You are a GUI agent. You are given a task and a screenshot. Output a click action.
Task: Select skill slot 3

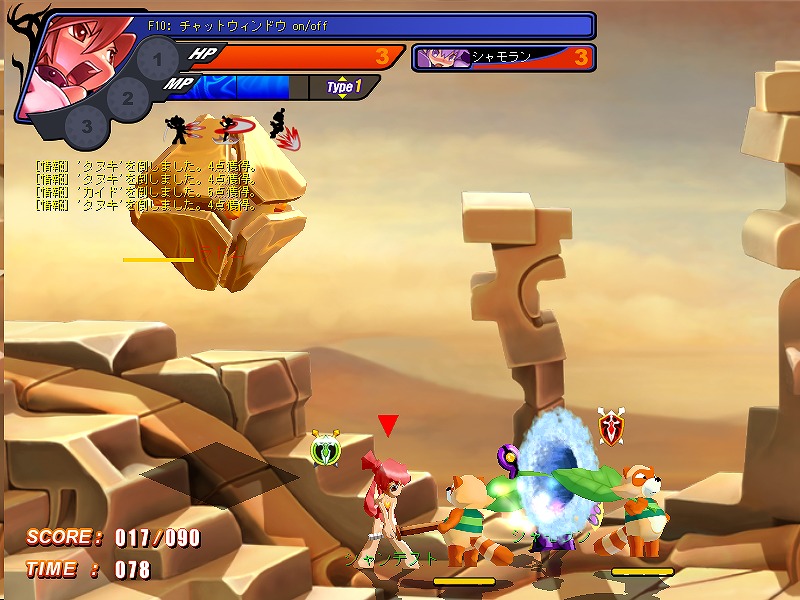88,126
